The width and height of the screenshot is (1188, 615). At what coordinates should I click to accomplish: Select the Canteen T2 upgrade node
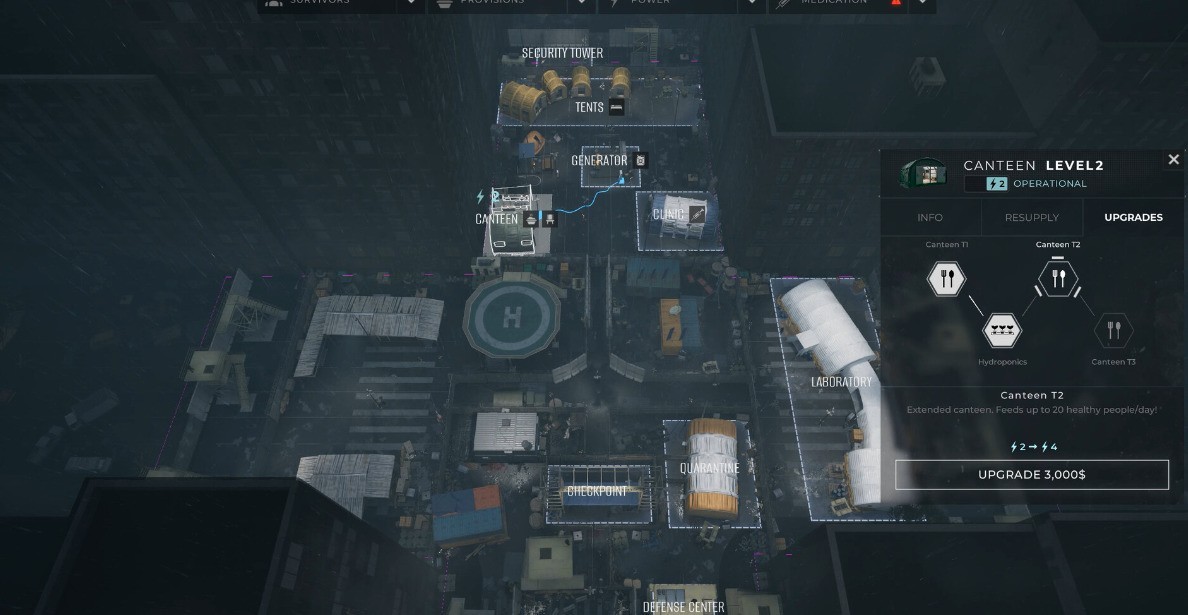1058,279
